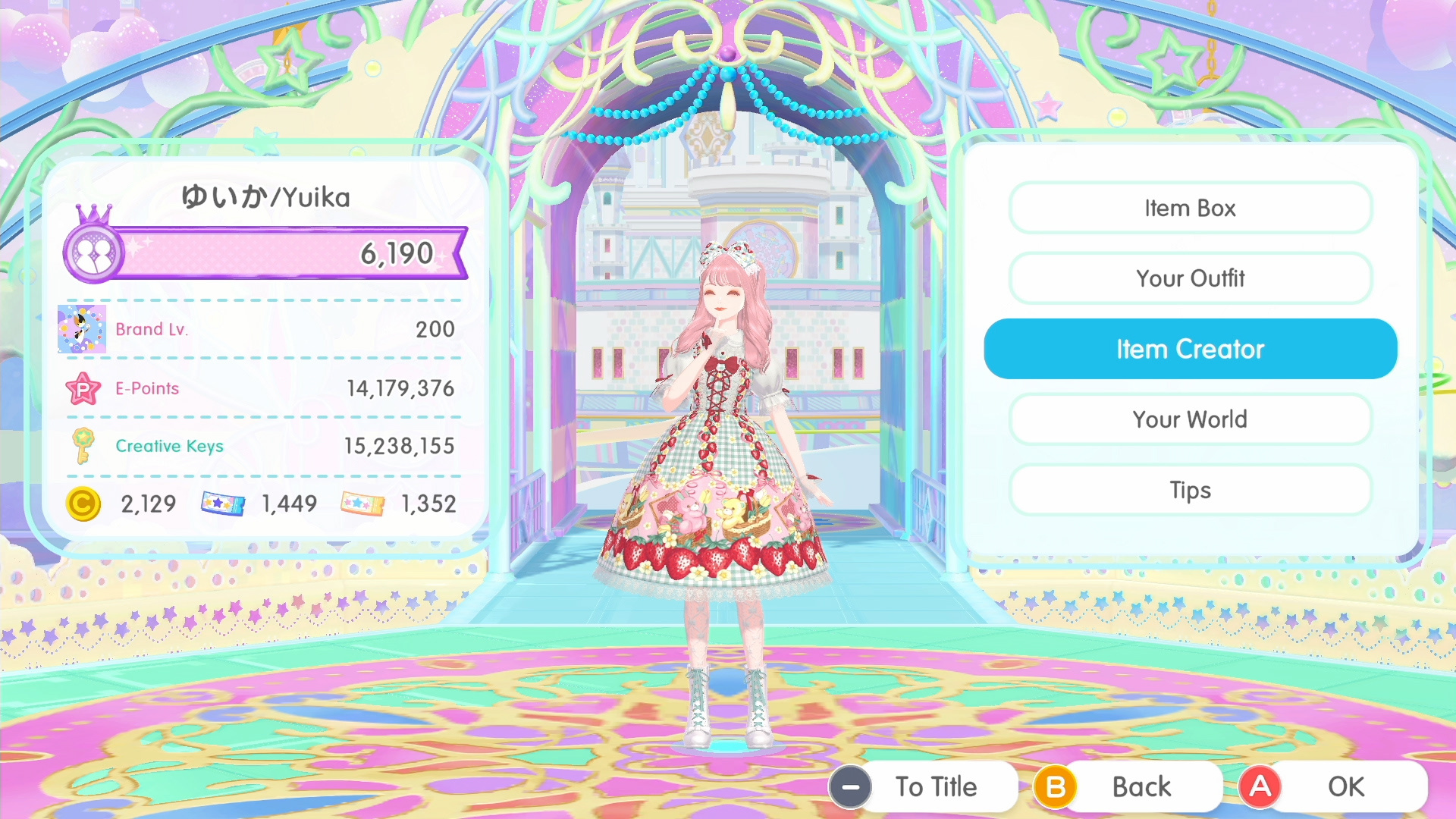Click the pink star ticket icon

click(361, 503)
